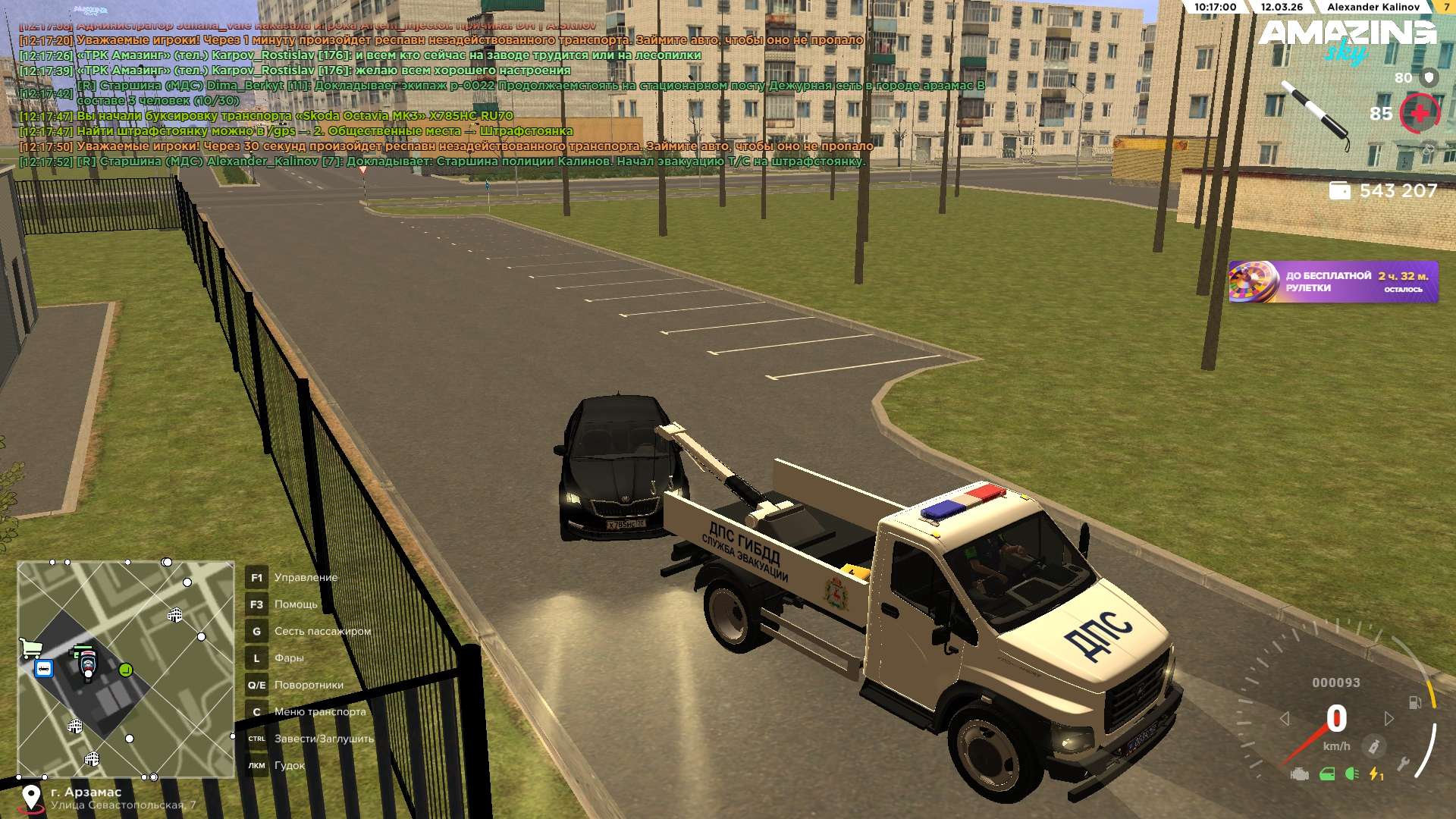1456x819 pixels.
Task: Click the red health cross icon
Action: tap(1419, 114)
